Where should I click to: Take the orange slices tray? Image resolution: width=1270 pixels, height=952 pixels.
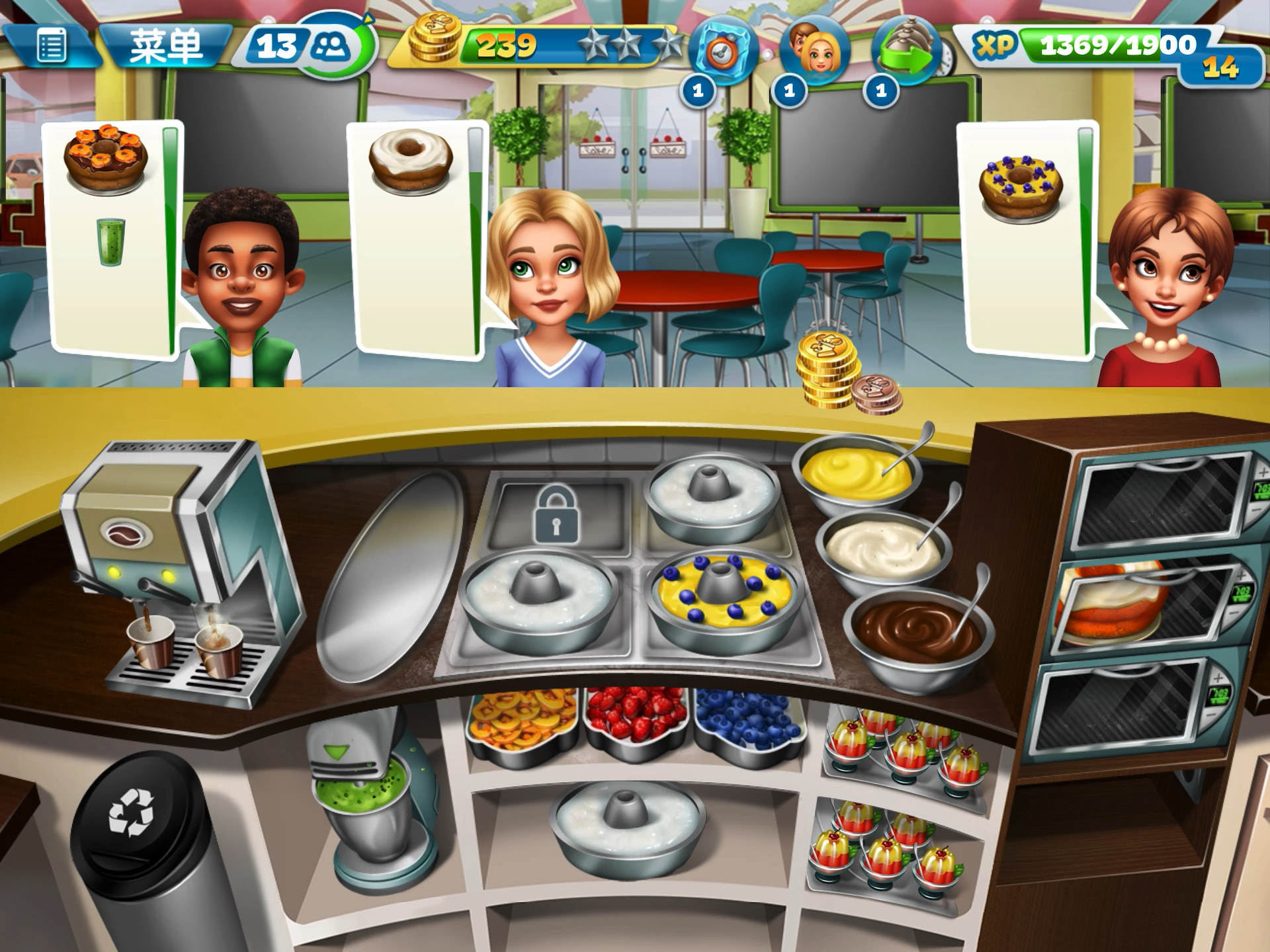tap(523, 721)
